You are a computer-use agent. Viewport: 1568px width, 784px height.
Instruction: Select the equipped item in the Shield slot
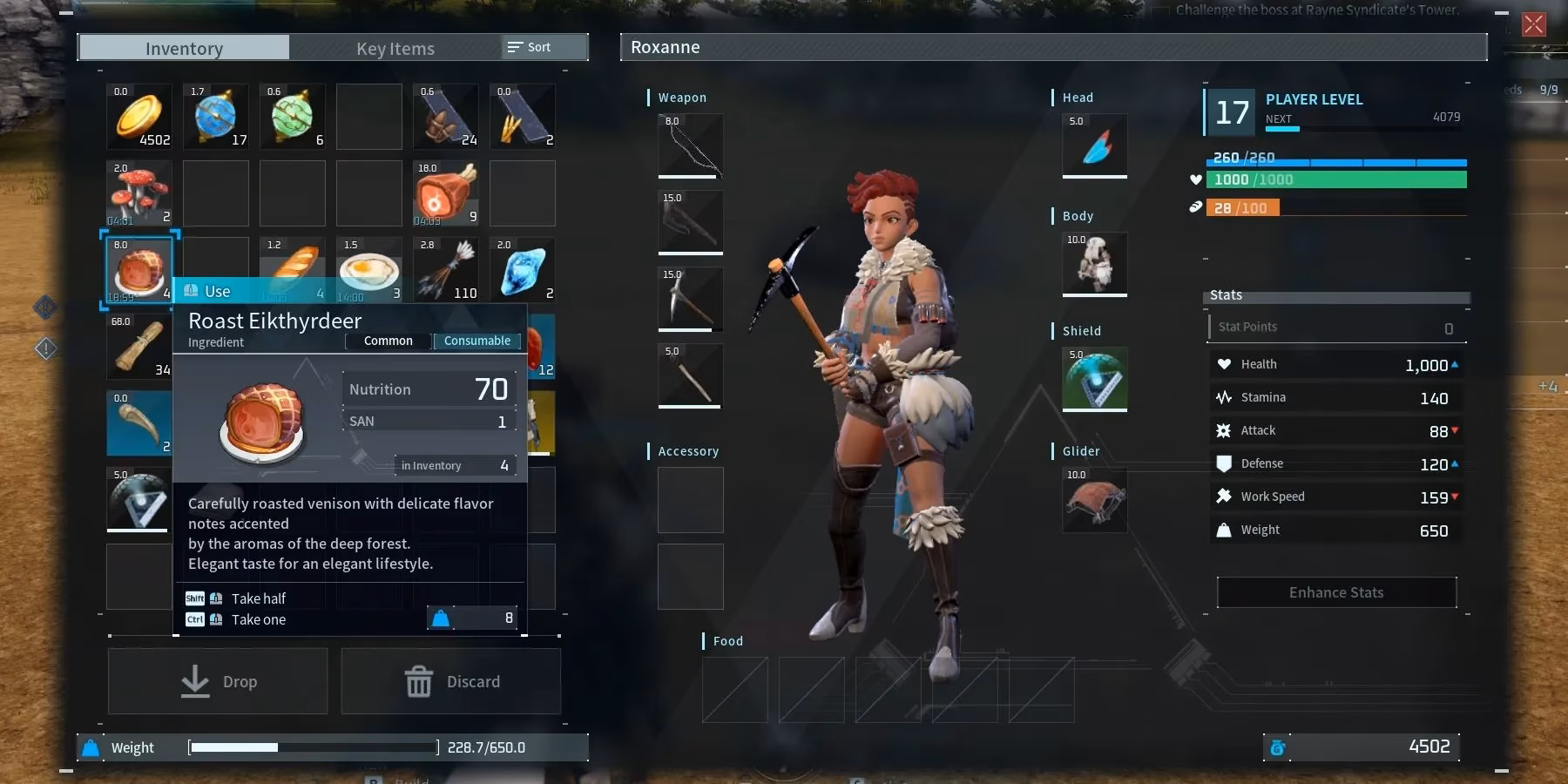pyautogui.click(x=1093, y=379)
